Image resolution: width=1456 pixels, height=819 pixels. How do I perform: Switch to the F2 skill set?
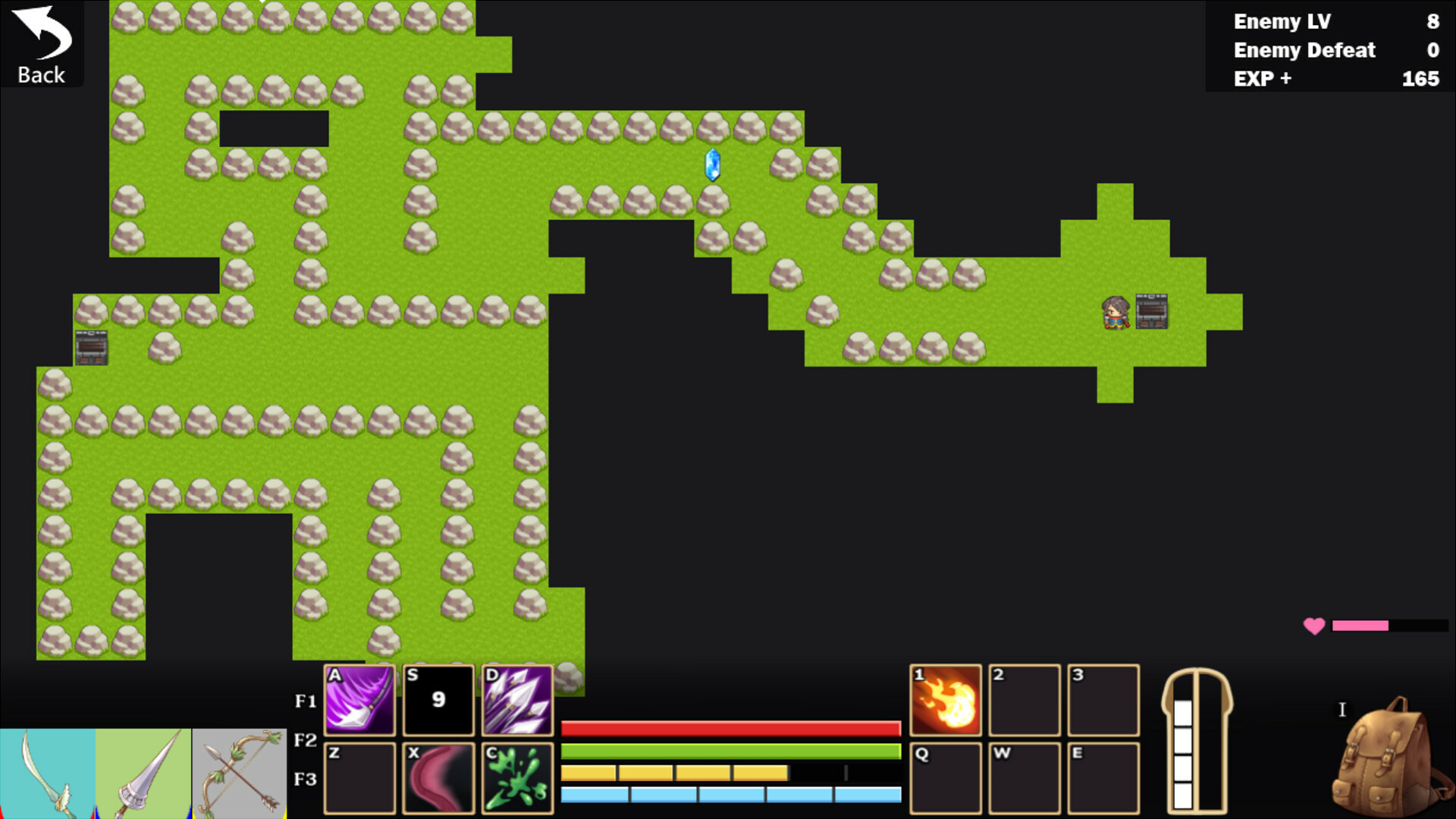[305, 740]
